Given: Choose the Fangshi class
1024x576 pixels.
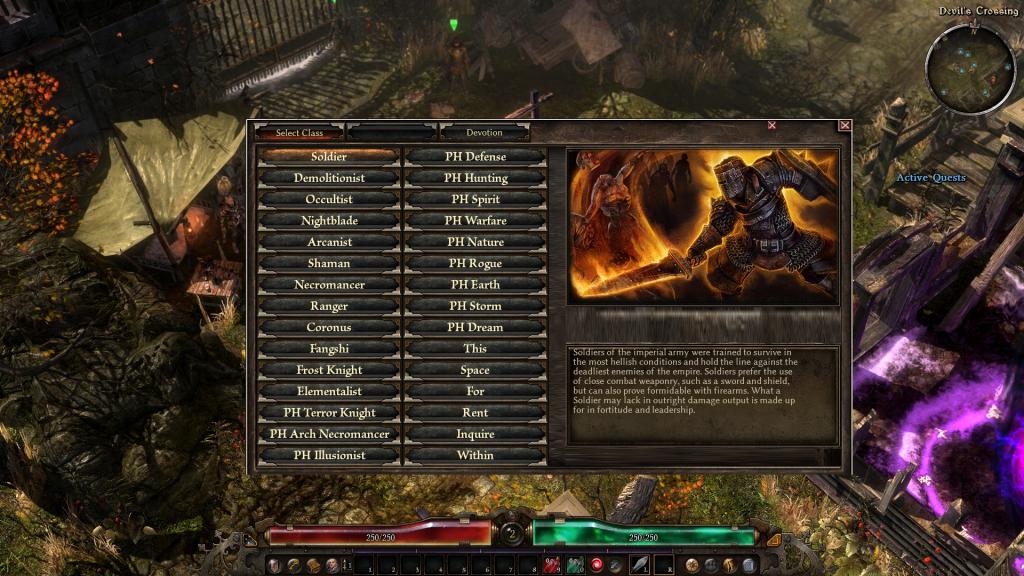Looking at the screenshot, I should pyautogui.click(x=329, y=349).
